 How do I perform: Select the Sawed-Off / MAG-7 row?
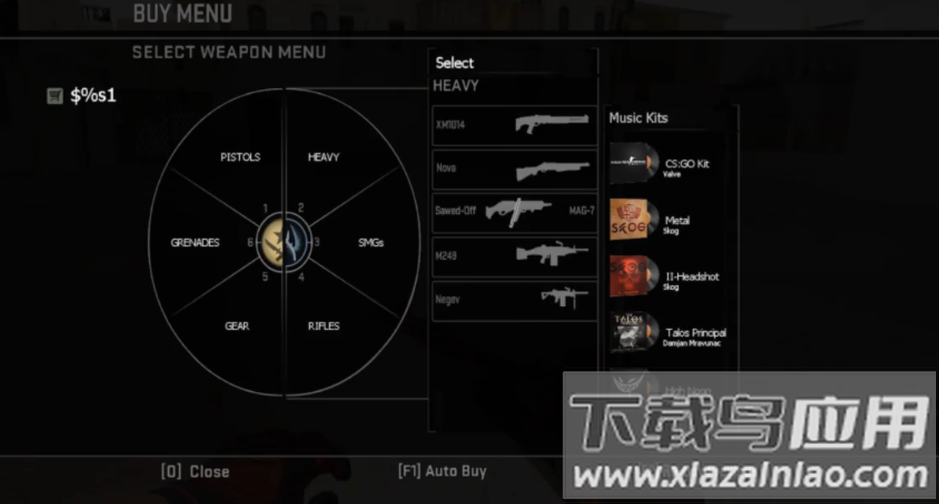click(x=514, y=212)
